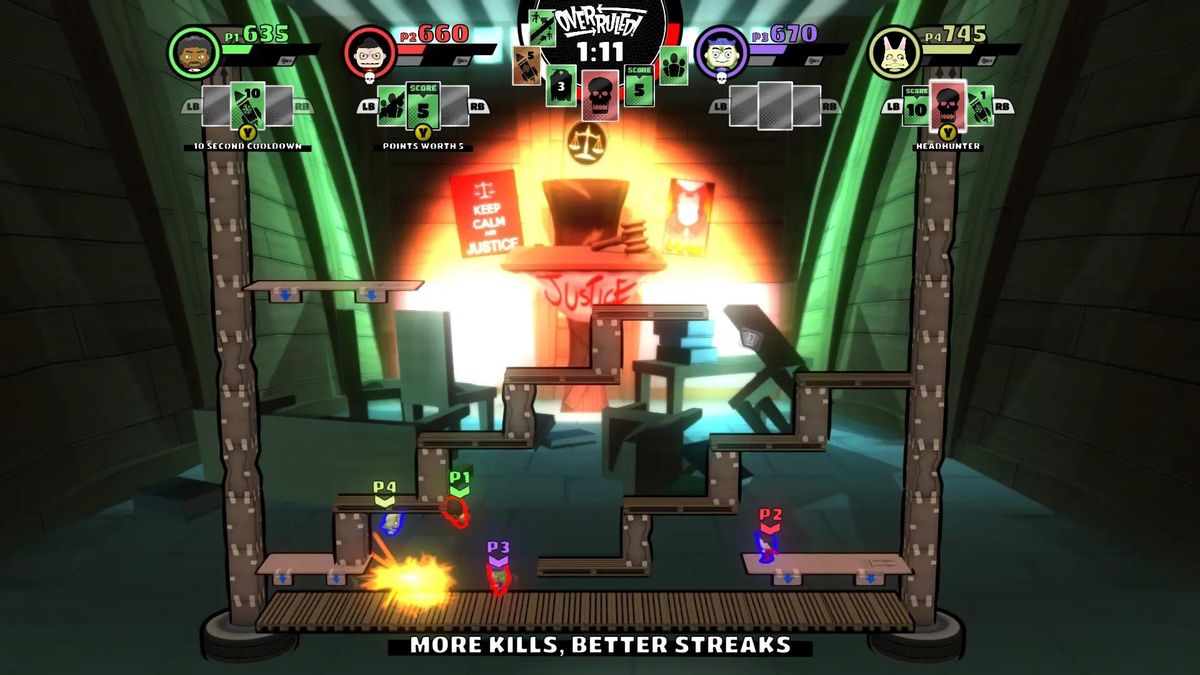Select the running figures card beside Overruled logo
The width and height of the screenshot is (1200, 675).
543,28
